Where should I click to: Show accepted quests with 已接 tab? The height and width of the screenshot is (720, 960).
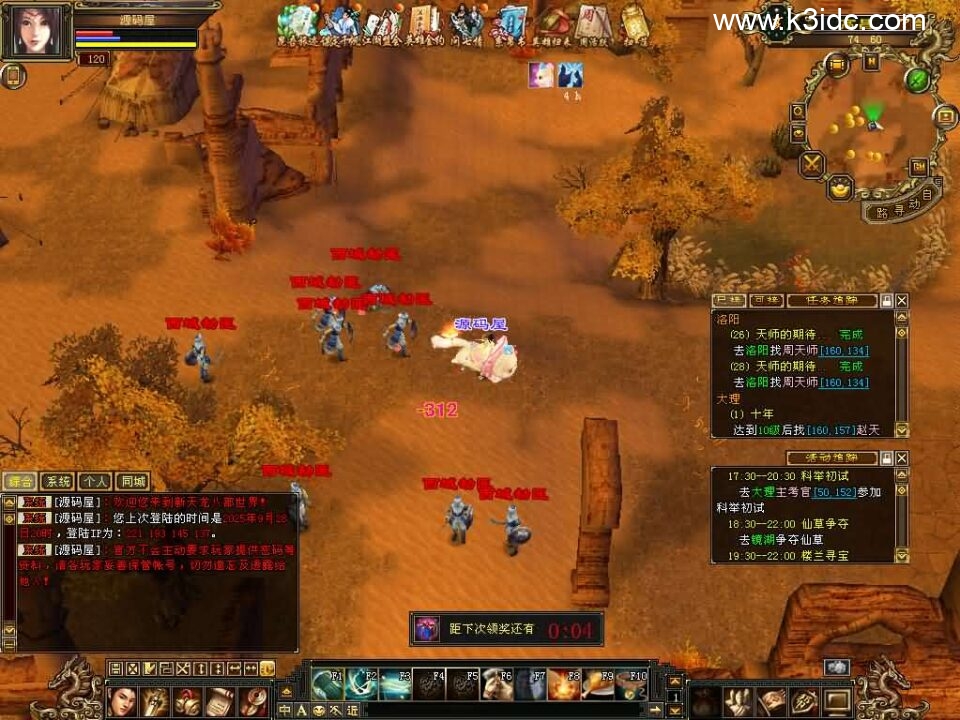click(727, 300)
